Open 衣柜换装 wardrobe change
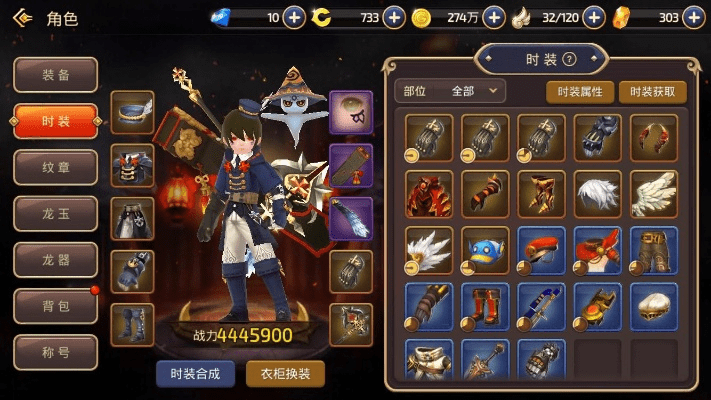Screen dimensions: 711x400 (x=285, y=374)
